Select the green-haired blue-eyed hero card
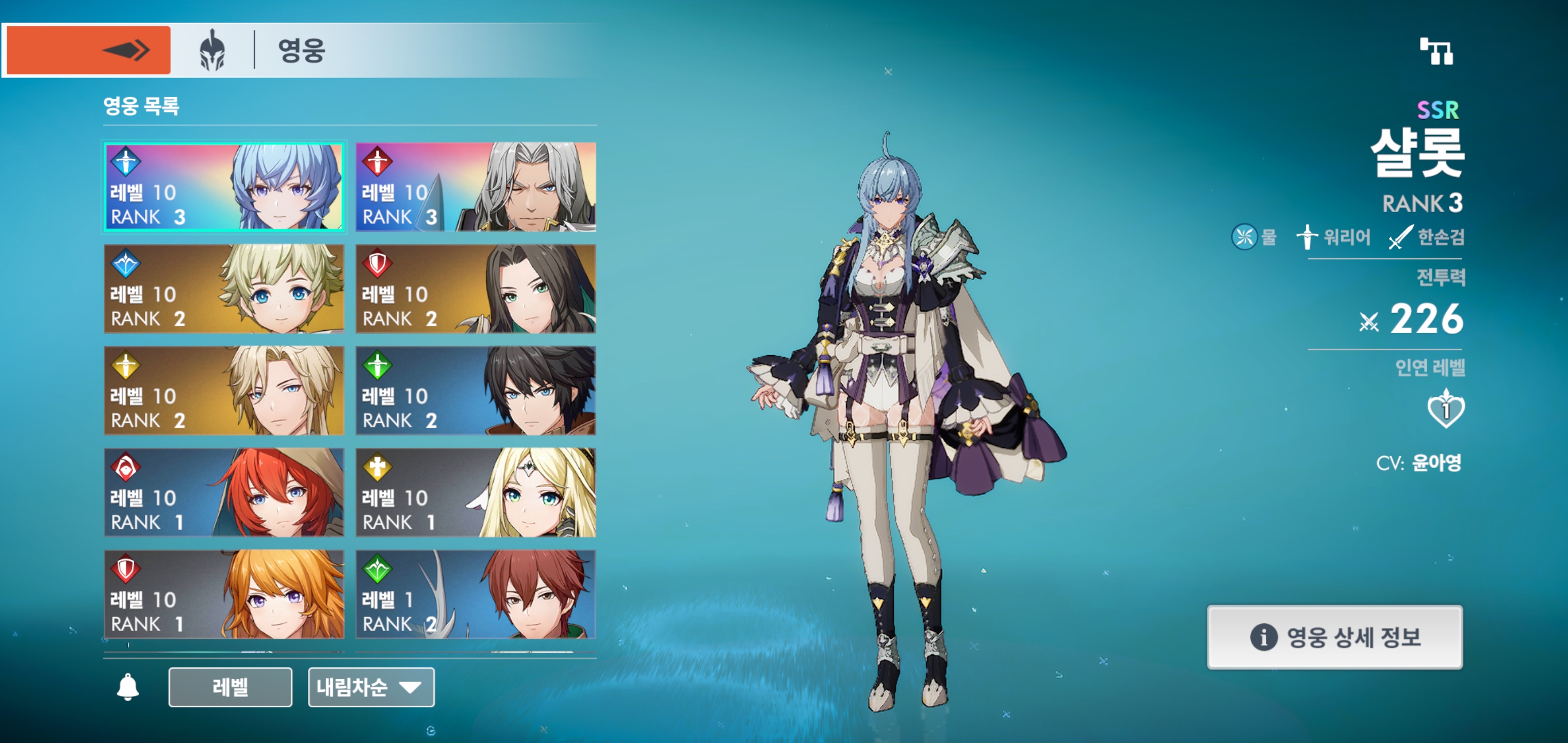Image resolution: width=1568 pixels, height=743 pixels. (x=224, y=288)
